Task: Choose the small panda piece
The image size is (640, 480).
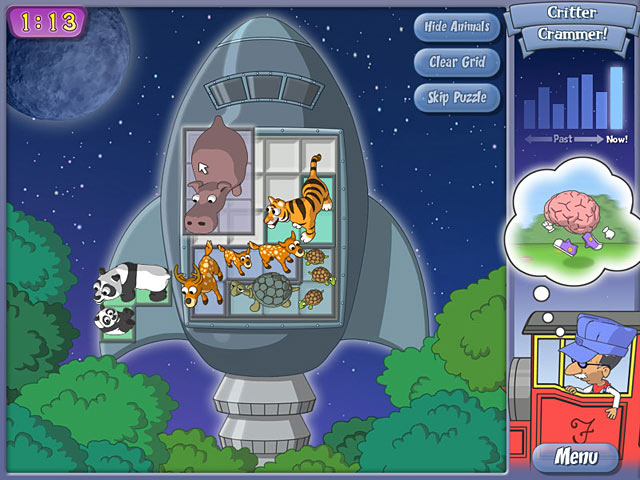Action: point(114,319)
